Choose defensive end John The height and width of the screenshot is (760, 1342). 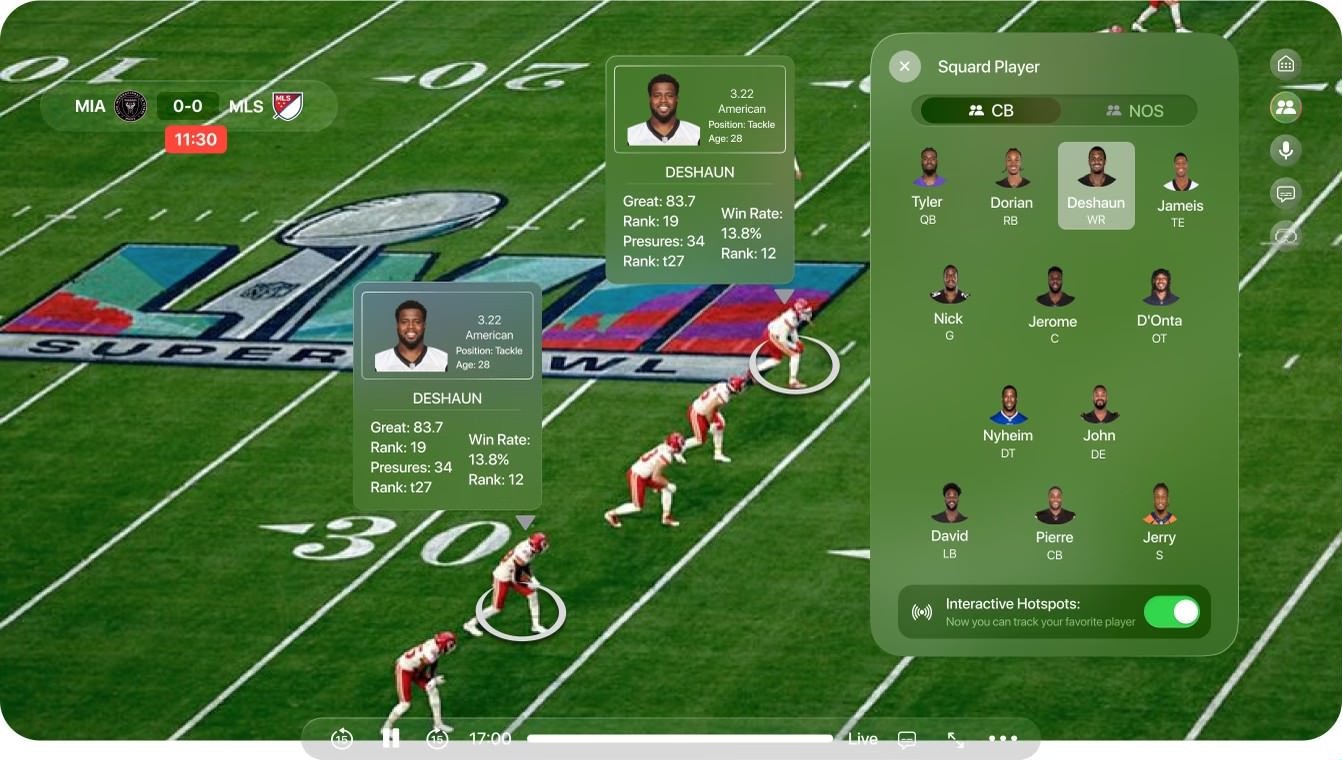click(1099, 421)
